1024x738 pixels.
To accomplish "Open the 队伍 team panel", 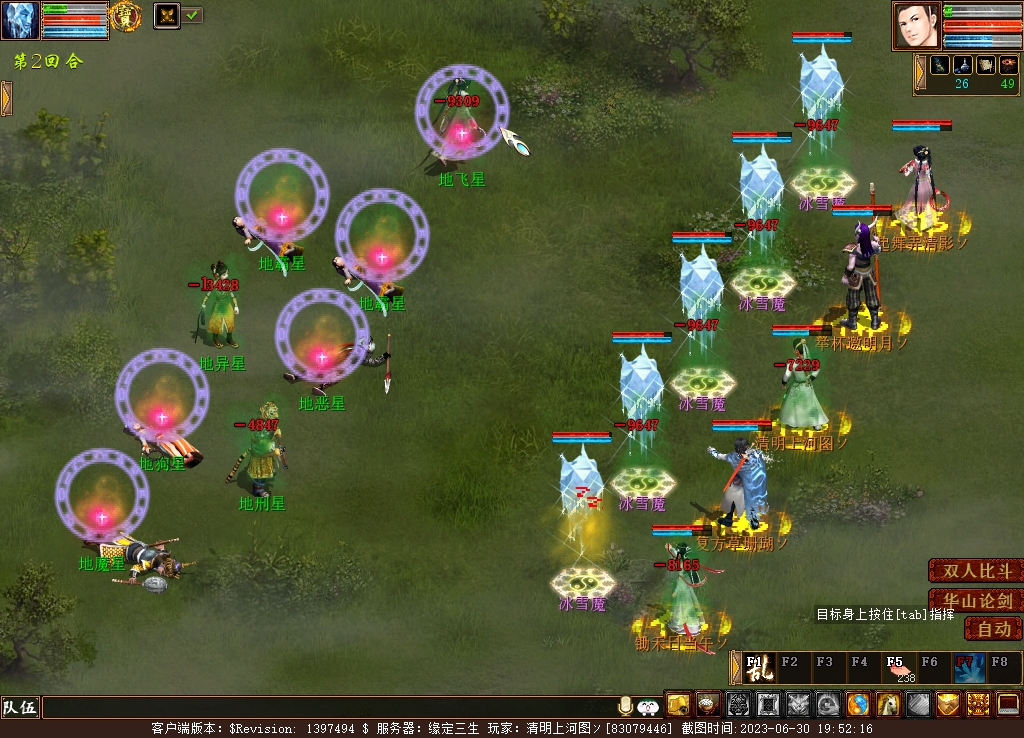I will point(20,708).
